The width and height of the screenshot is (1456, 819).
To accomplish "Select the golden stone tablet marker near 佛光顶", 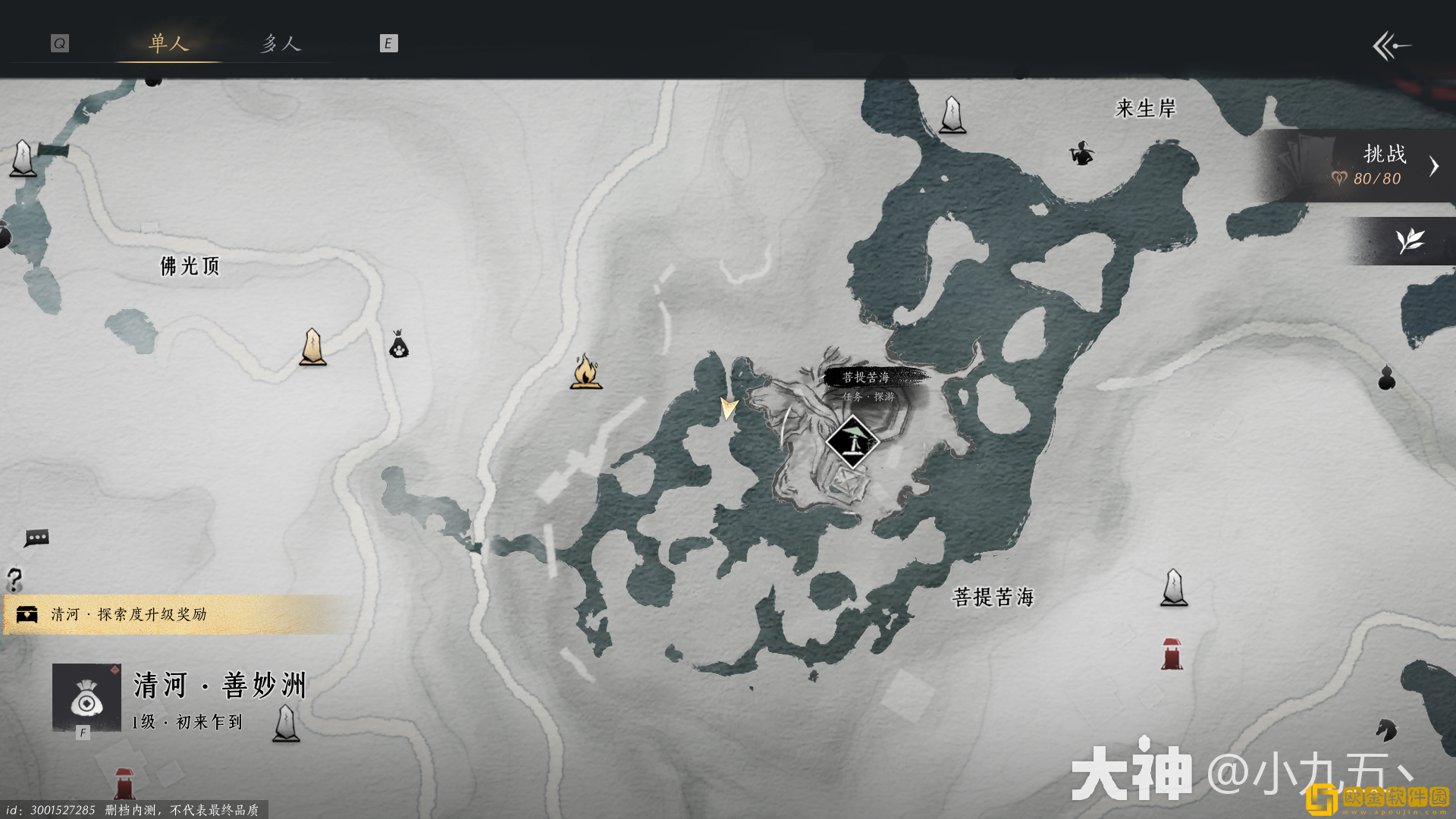I will [x=312, y=347].
